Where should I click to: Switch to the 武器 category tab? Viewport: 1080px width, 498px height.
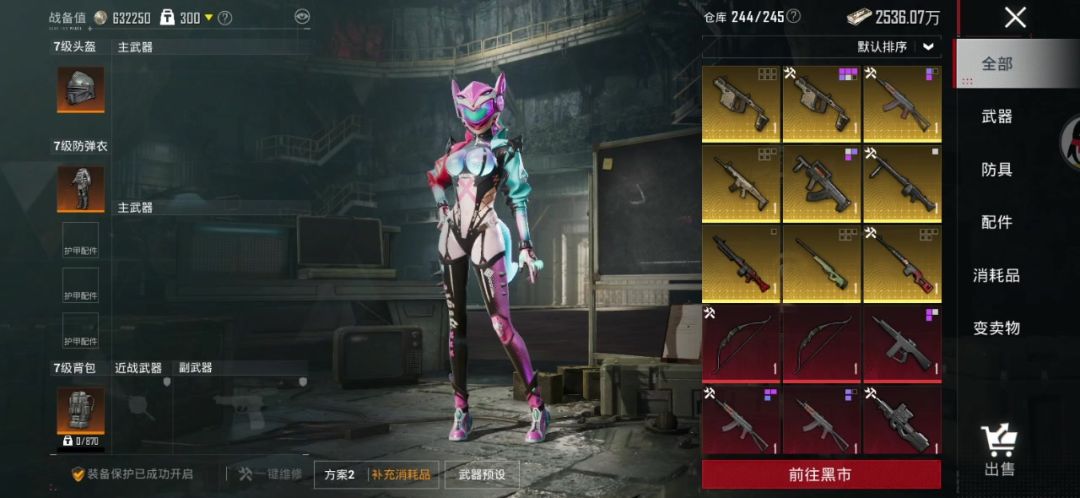[997, 117]
